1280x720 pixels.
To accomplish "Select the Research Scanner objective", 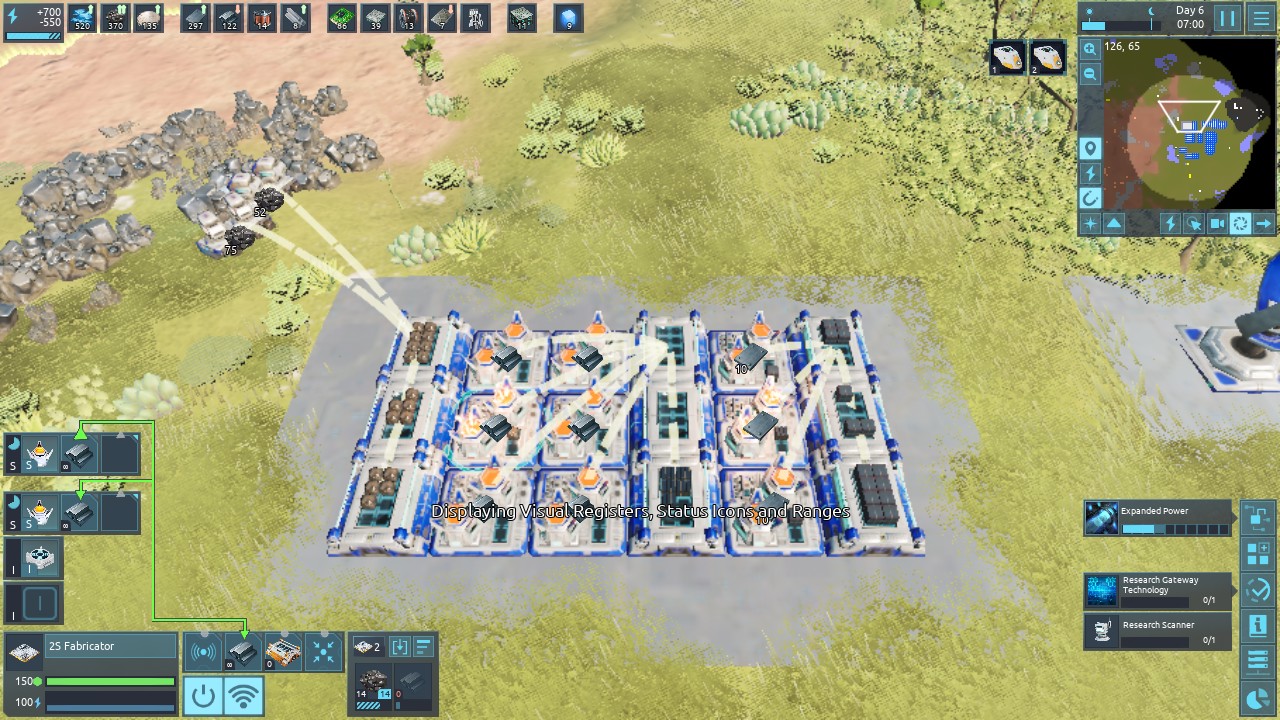I will pyautogui.click(x=1157, y=631).
